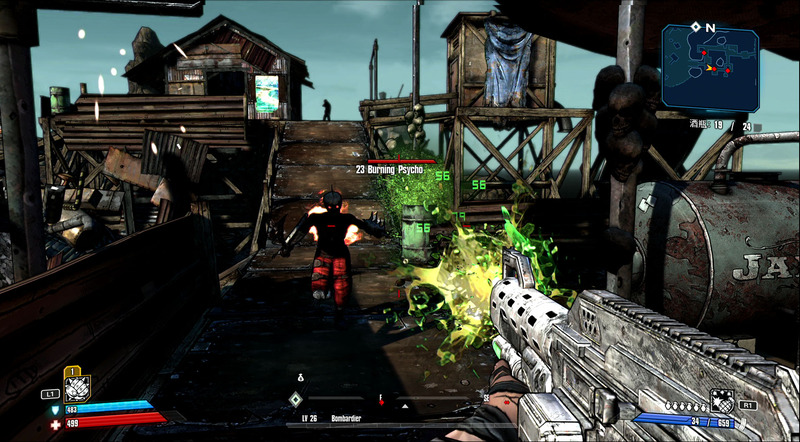Select the grenade mod icon
Screen dimensions: 800x442
pyautogui.click(x=721, y=401)
